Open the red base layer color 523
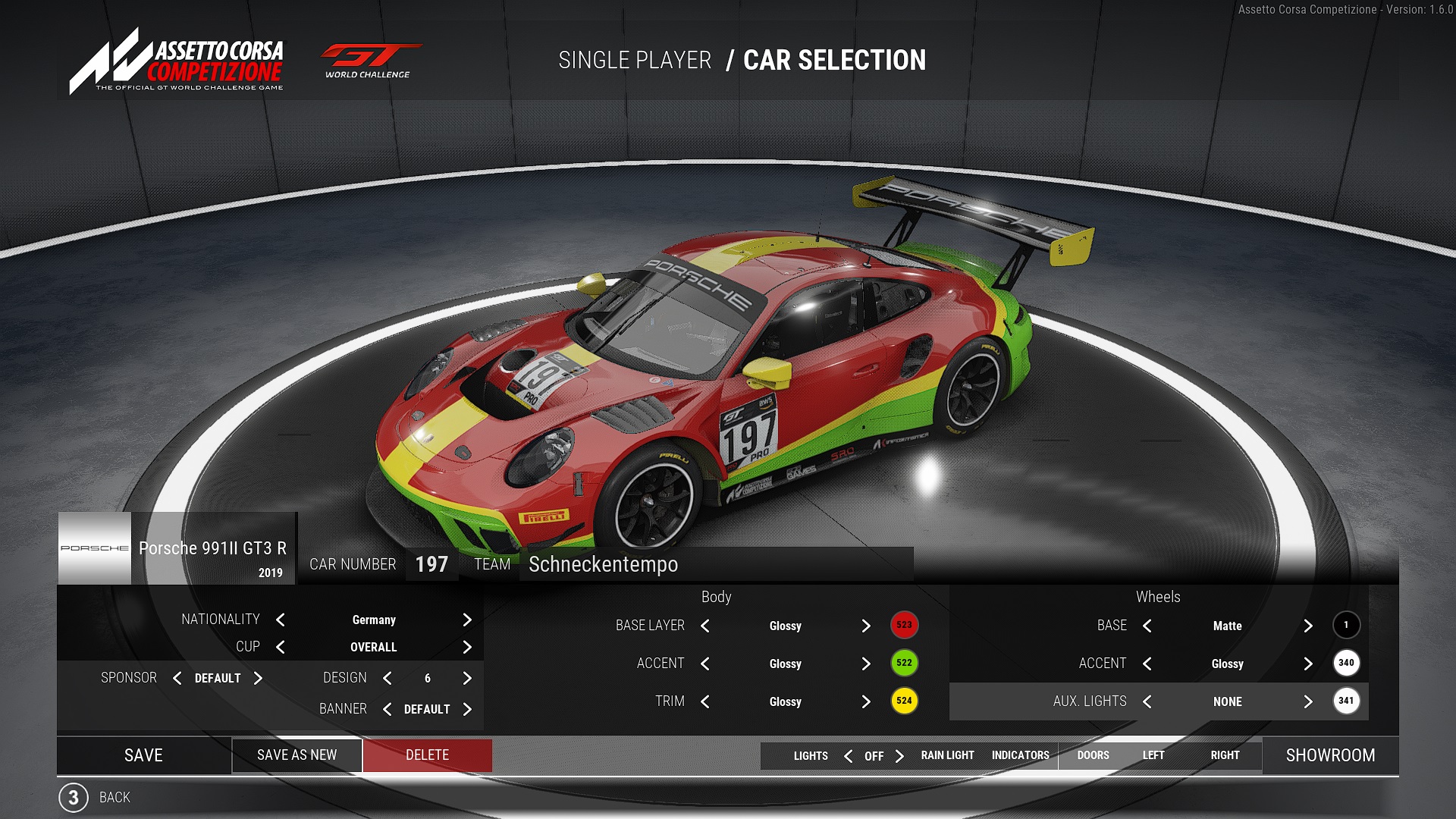The image size is (1456, 819). (x=904, y=626)
